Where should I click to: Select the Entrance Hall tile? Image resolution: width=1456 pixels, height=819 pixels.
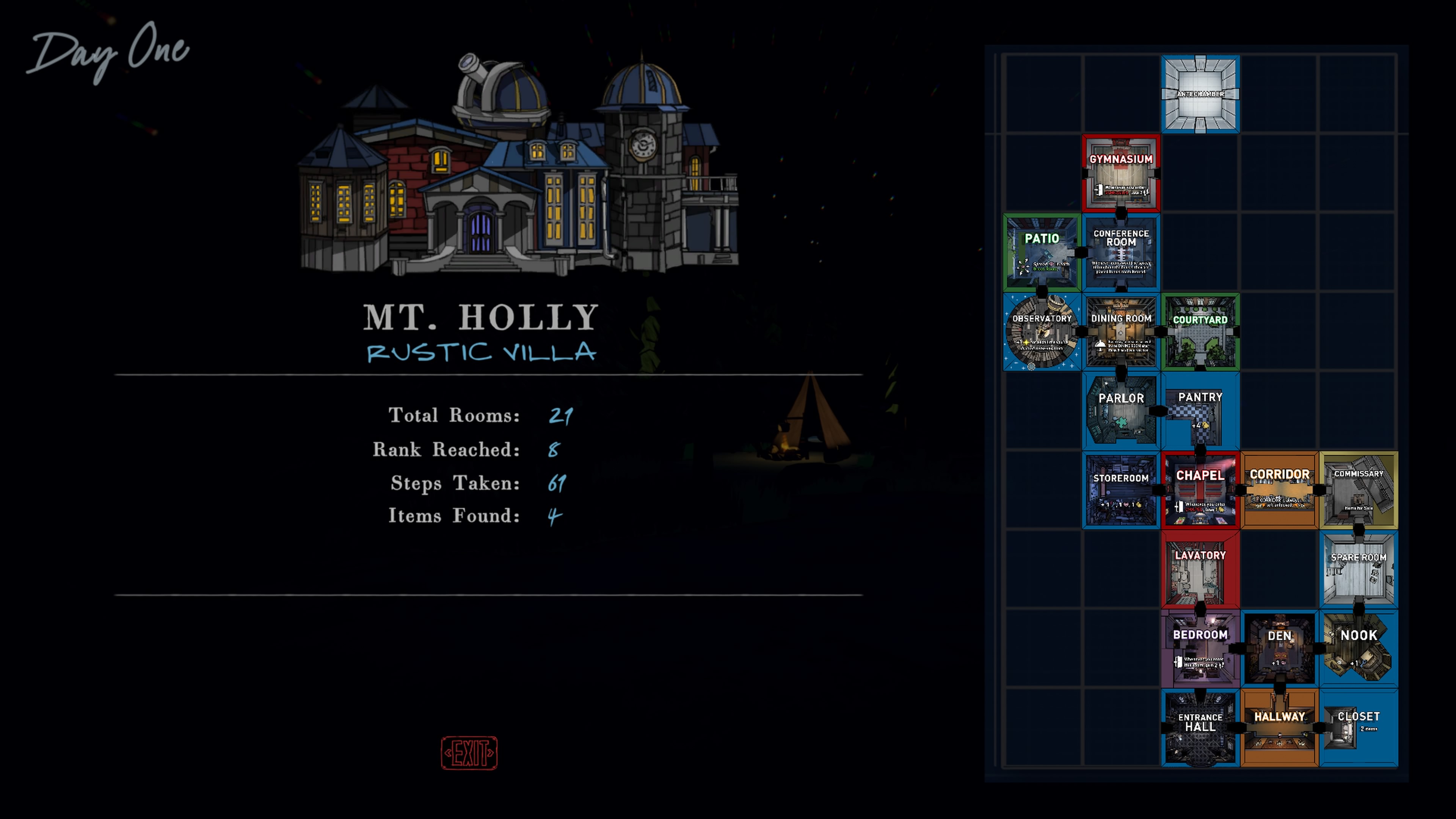[x=1200, y=728]
